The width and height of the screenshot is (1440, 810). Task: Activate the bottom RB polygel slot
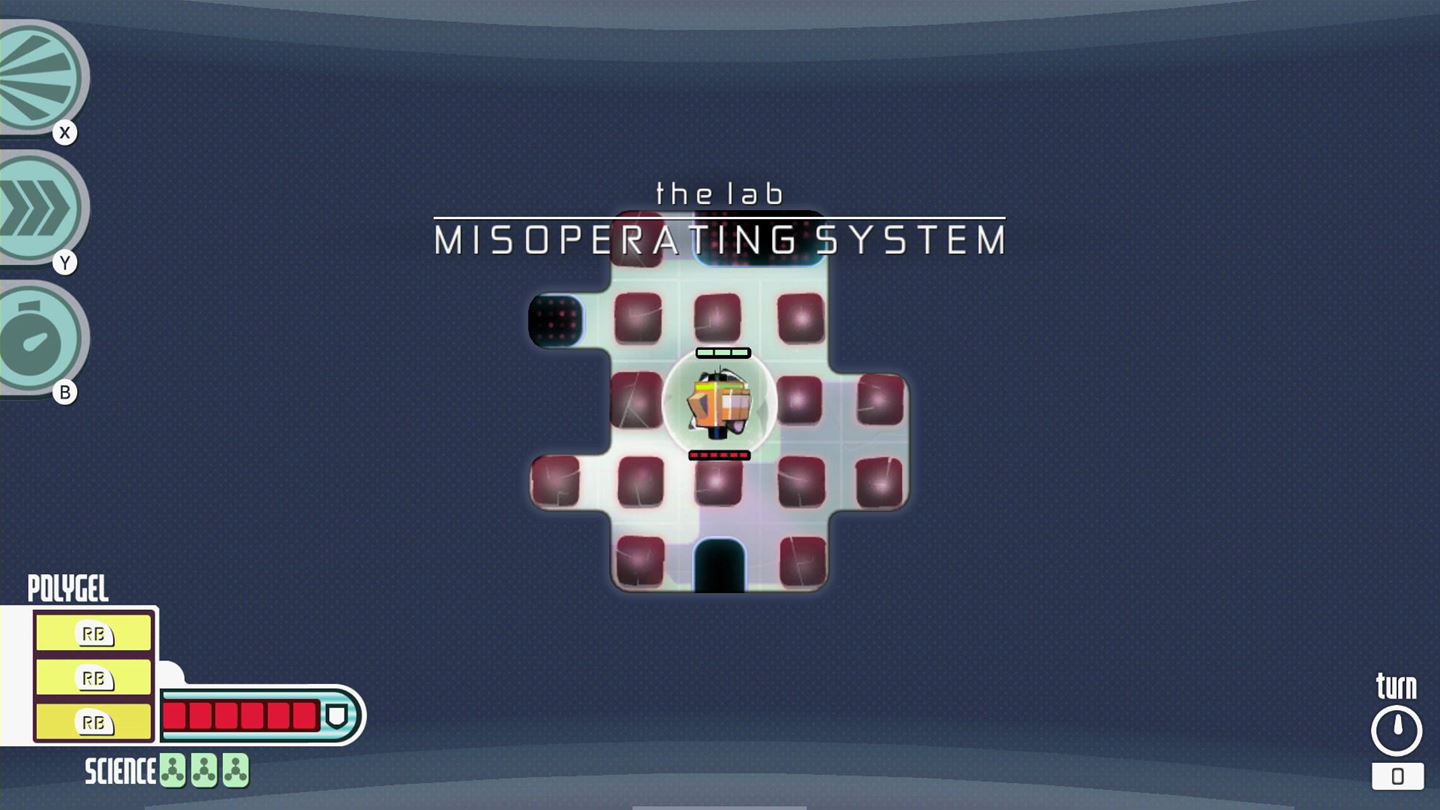pos(94,721)
